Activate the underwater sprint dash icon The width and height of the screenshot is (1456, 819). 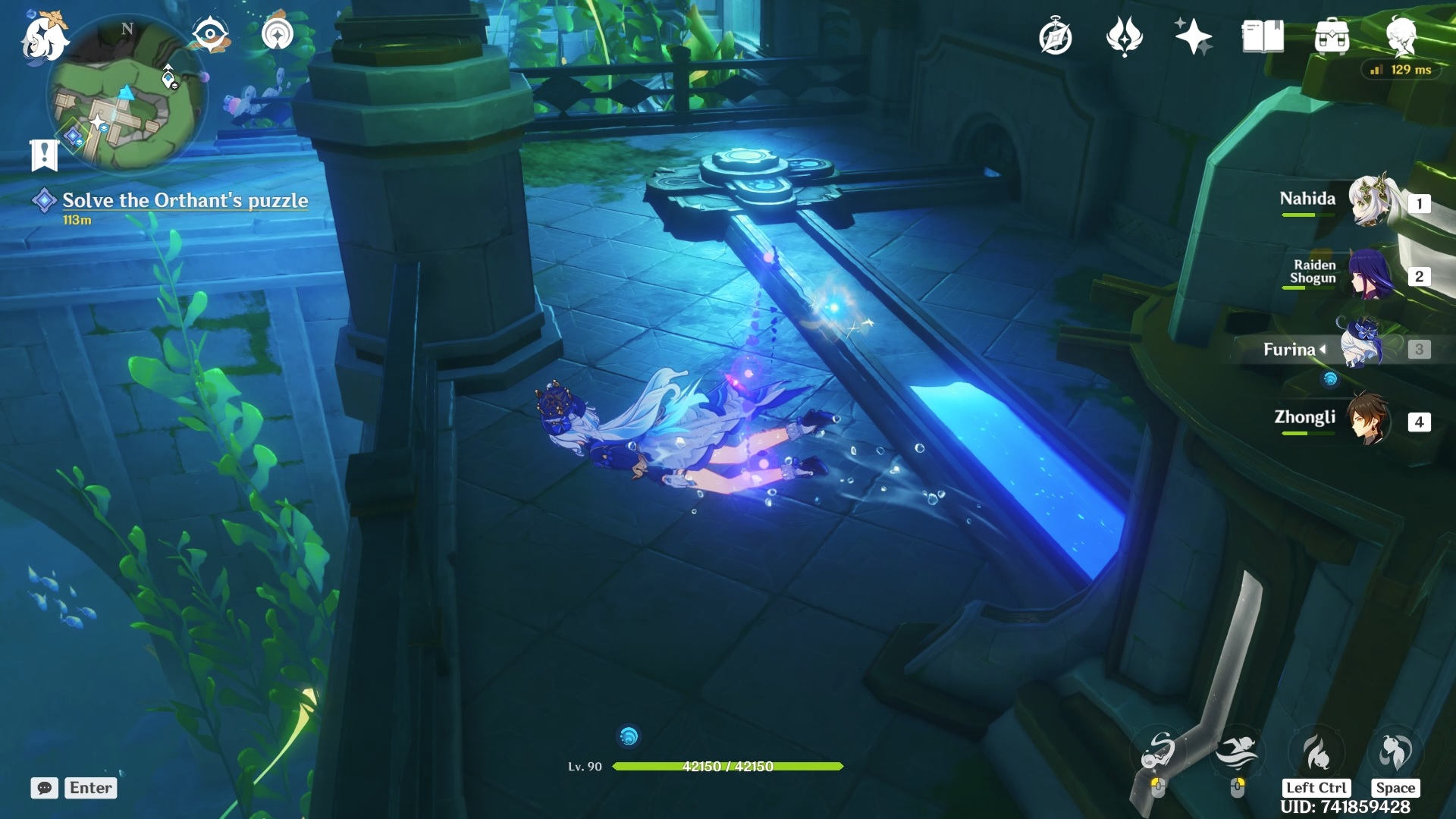1237,753
